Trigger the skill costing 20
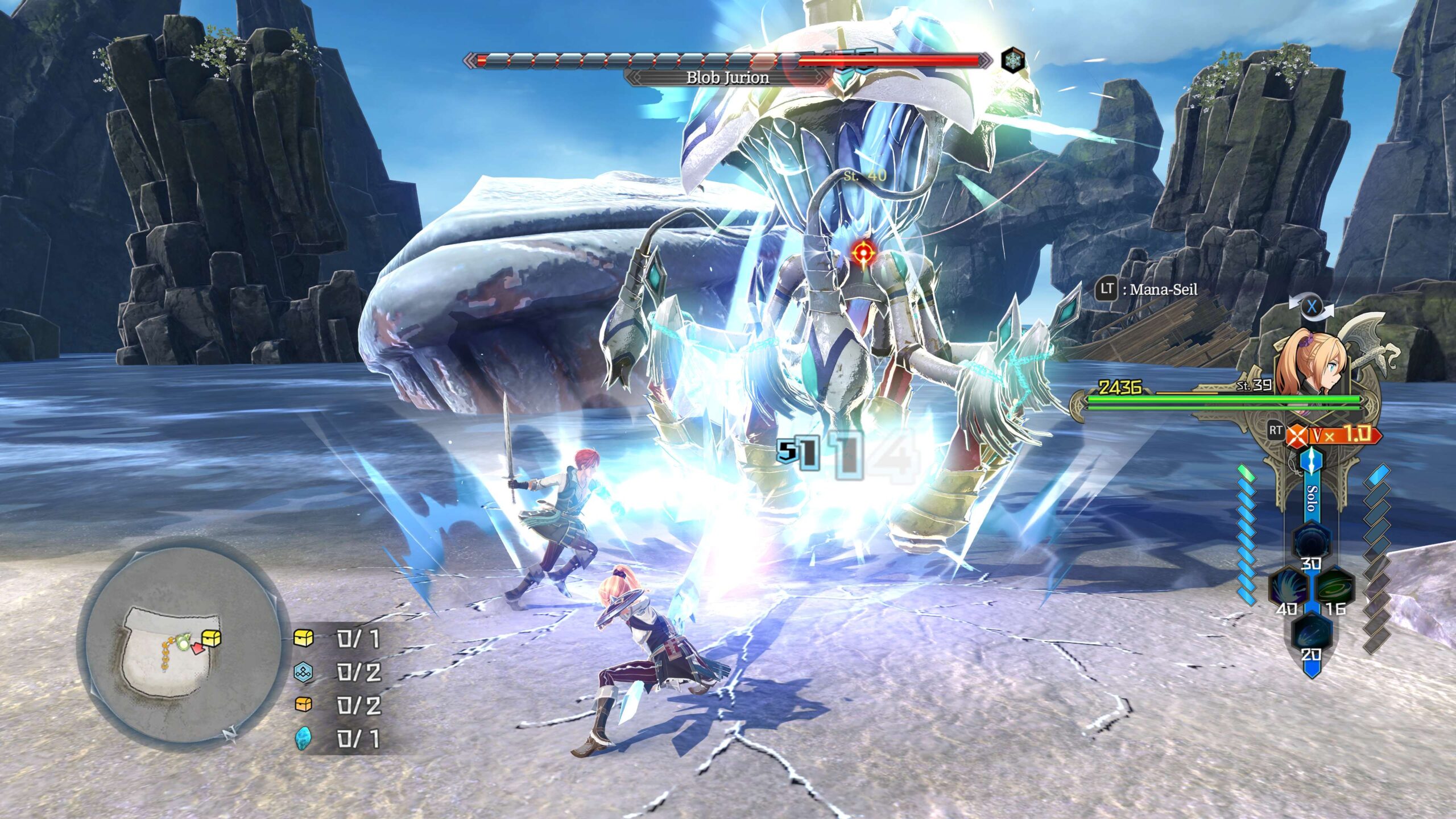 click(1311, 632)
